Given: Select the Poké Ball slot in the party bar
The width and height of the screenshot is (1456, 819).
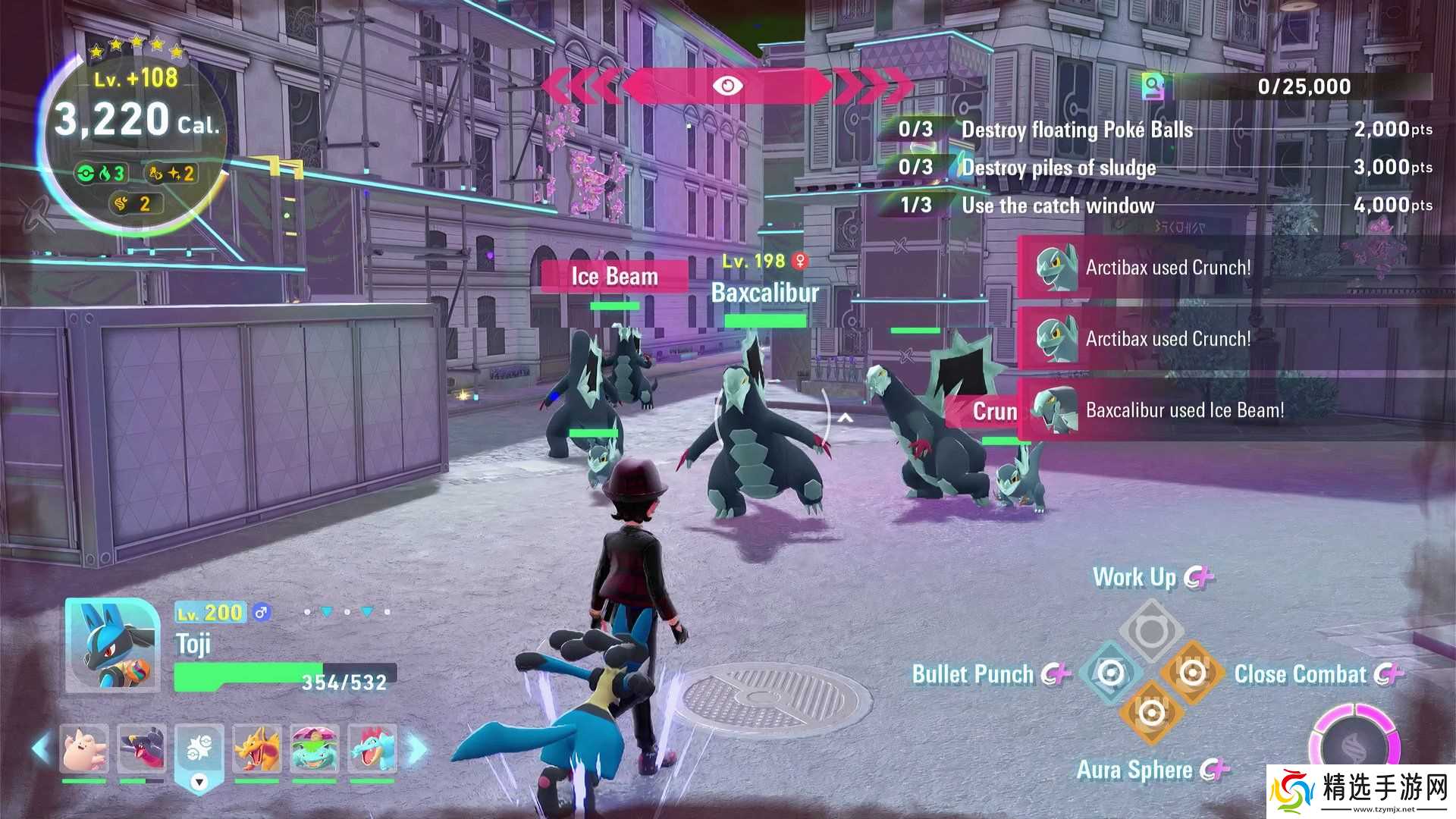Looking at the screenshot, I should click(x=199, y=750).
